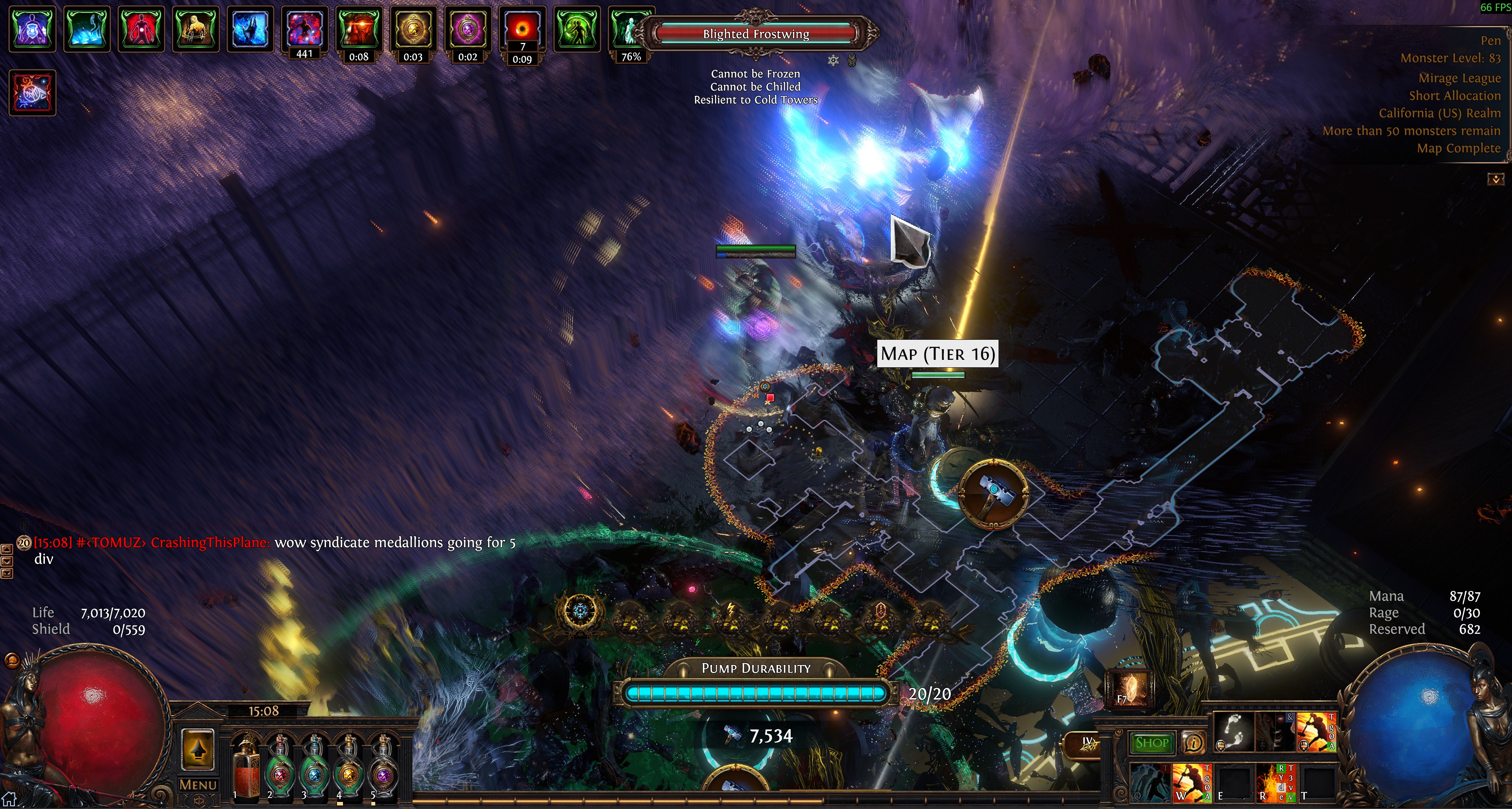Click the home icon in the corner

coord(9,799)
